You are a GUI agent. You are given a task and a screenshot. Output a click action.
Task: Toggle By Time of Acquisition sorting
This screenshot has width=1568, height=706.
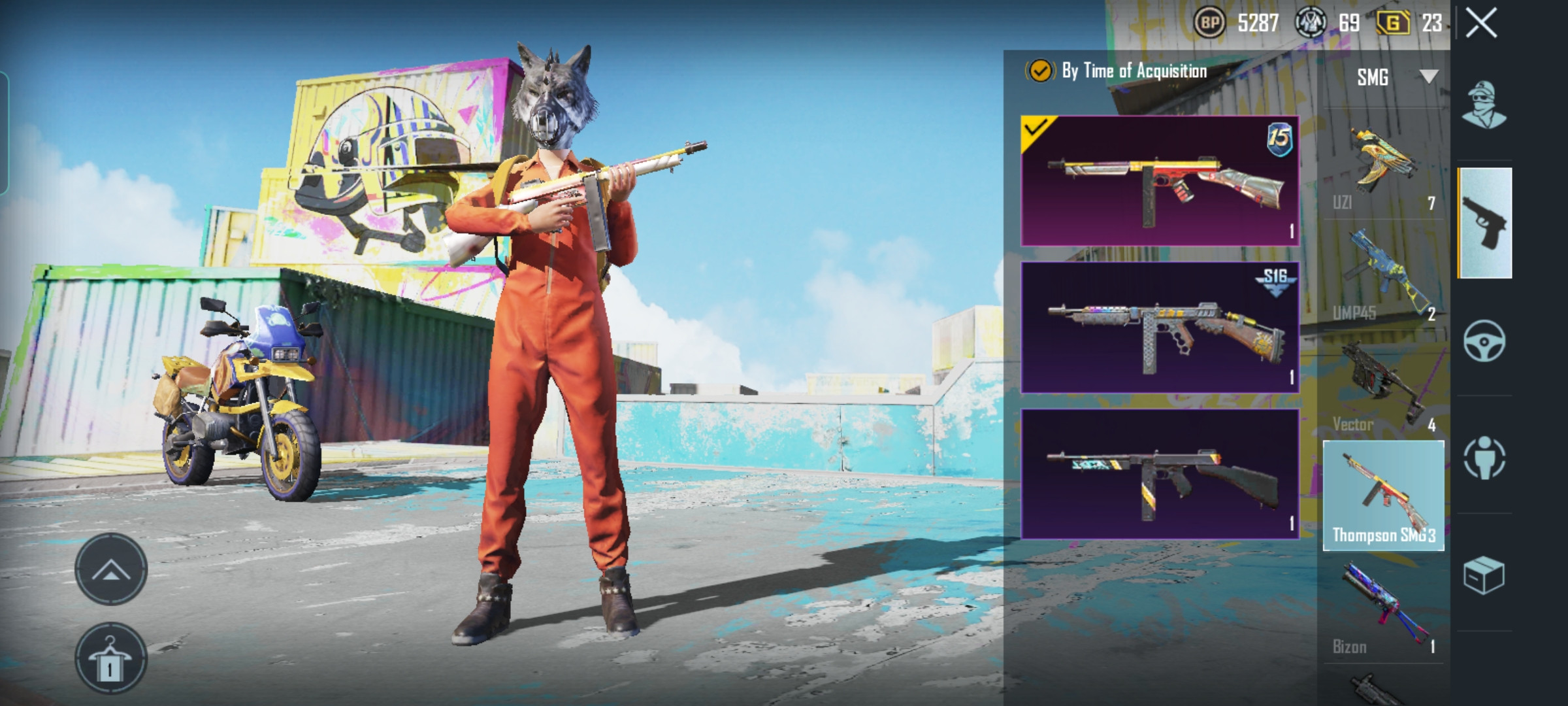tap(1040, 71)
